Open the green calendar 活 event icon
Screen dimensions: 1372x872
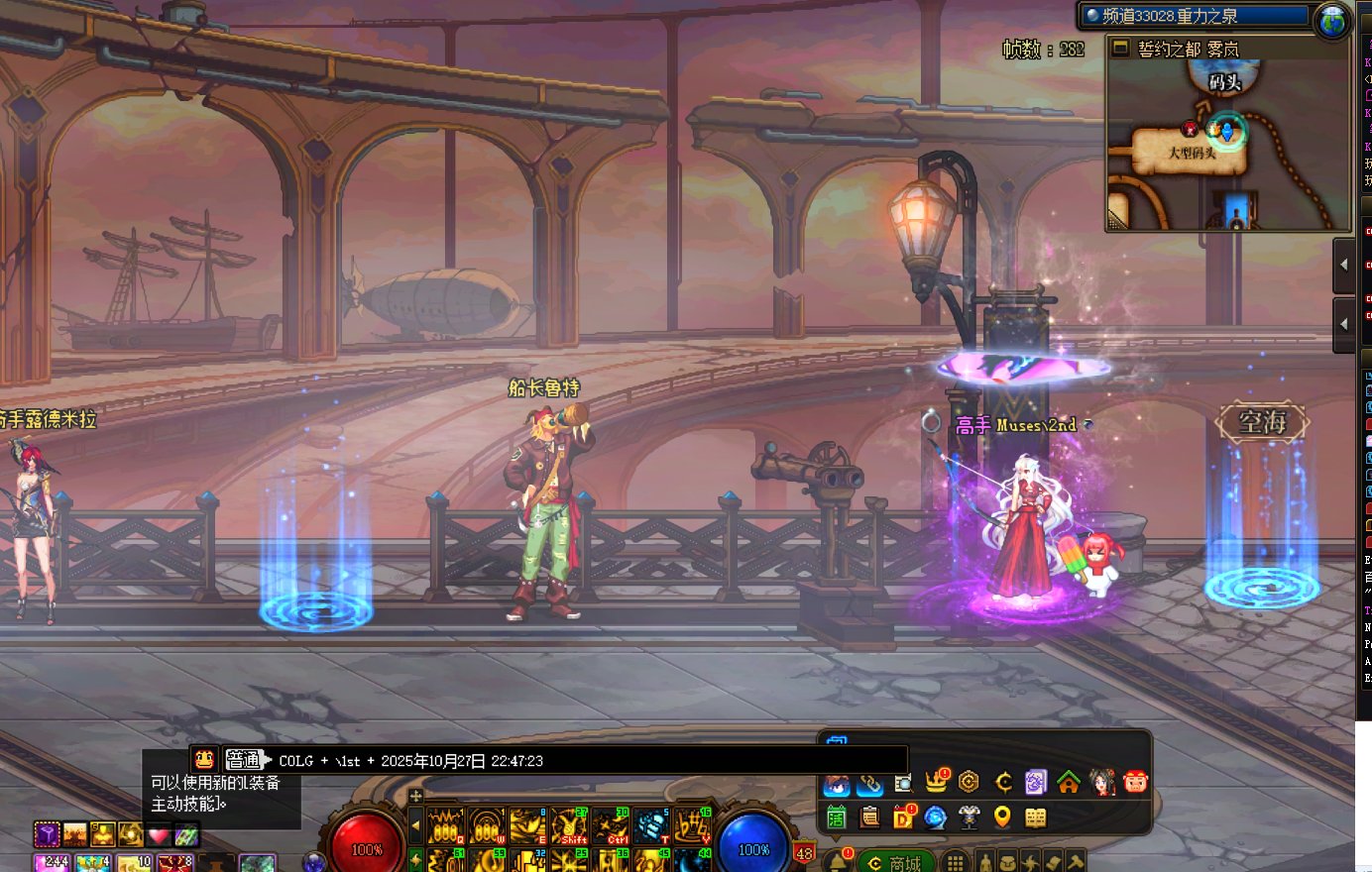(x=837, y=817)
